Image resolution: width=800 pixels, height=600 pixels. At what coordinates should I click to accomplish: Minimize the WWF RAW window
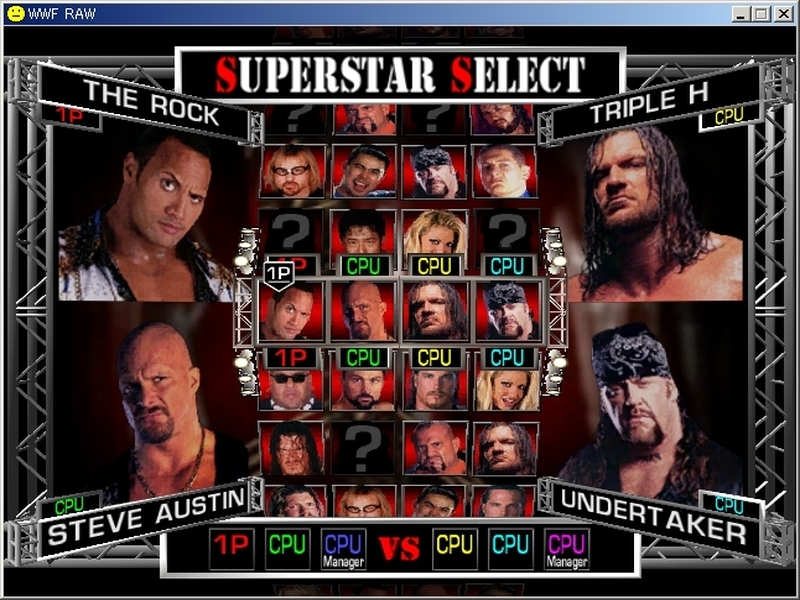point(742,14)
